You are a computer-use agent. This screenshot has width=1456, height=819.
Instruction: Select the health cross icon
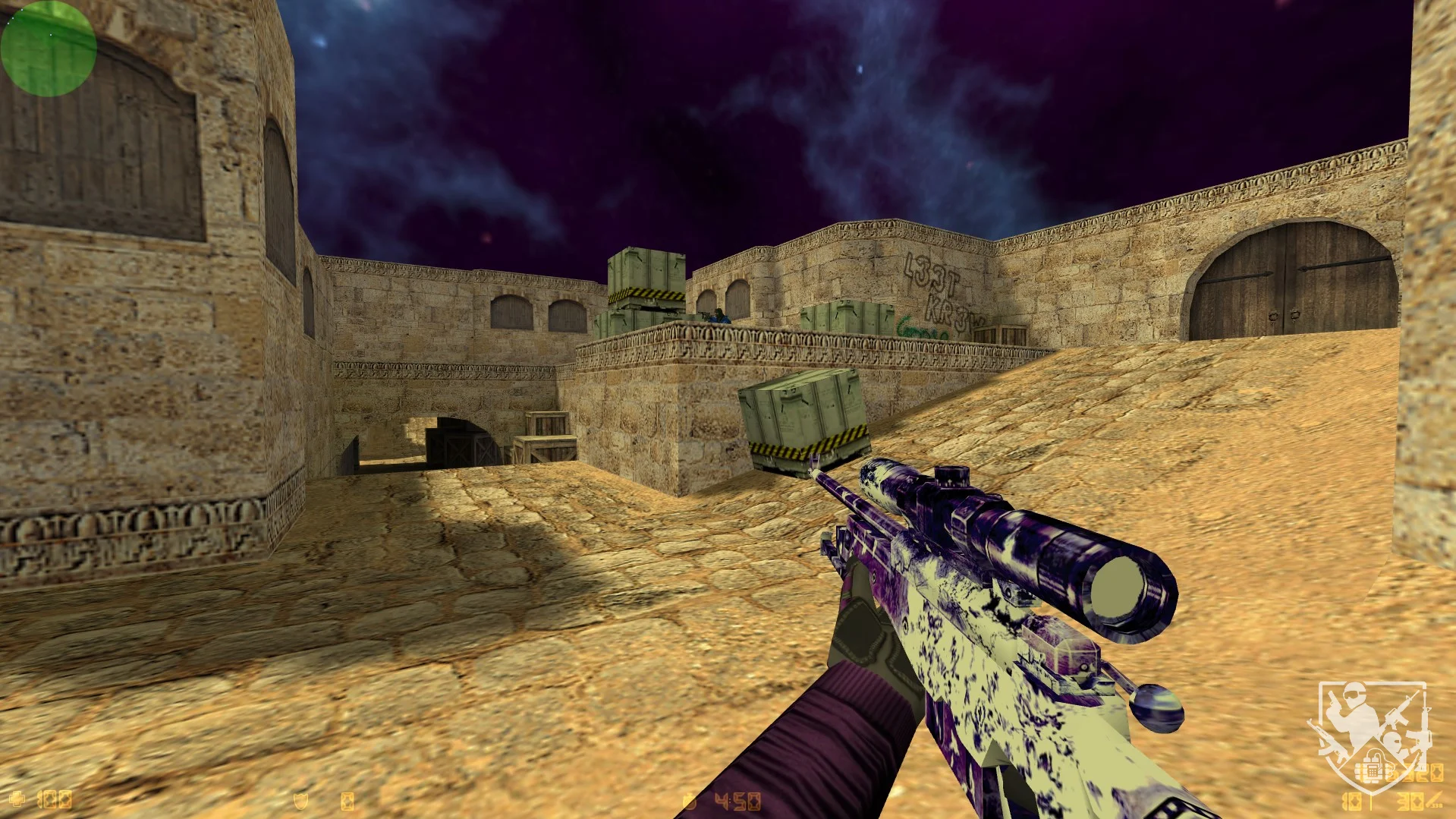click(x=17, y=799)
